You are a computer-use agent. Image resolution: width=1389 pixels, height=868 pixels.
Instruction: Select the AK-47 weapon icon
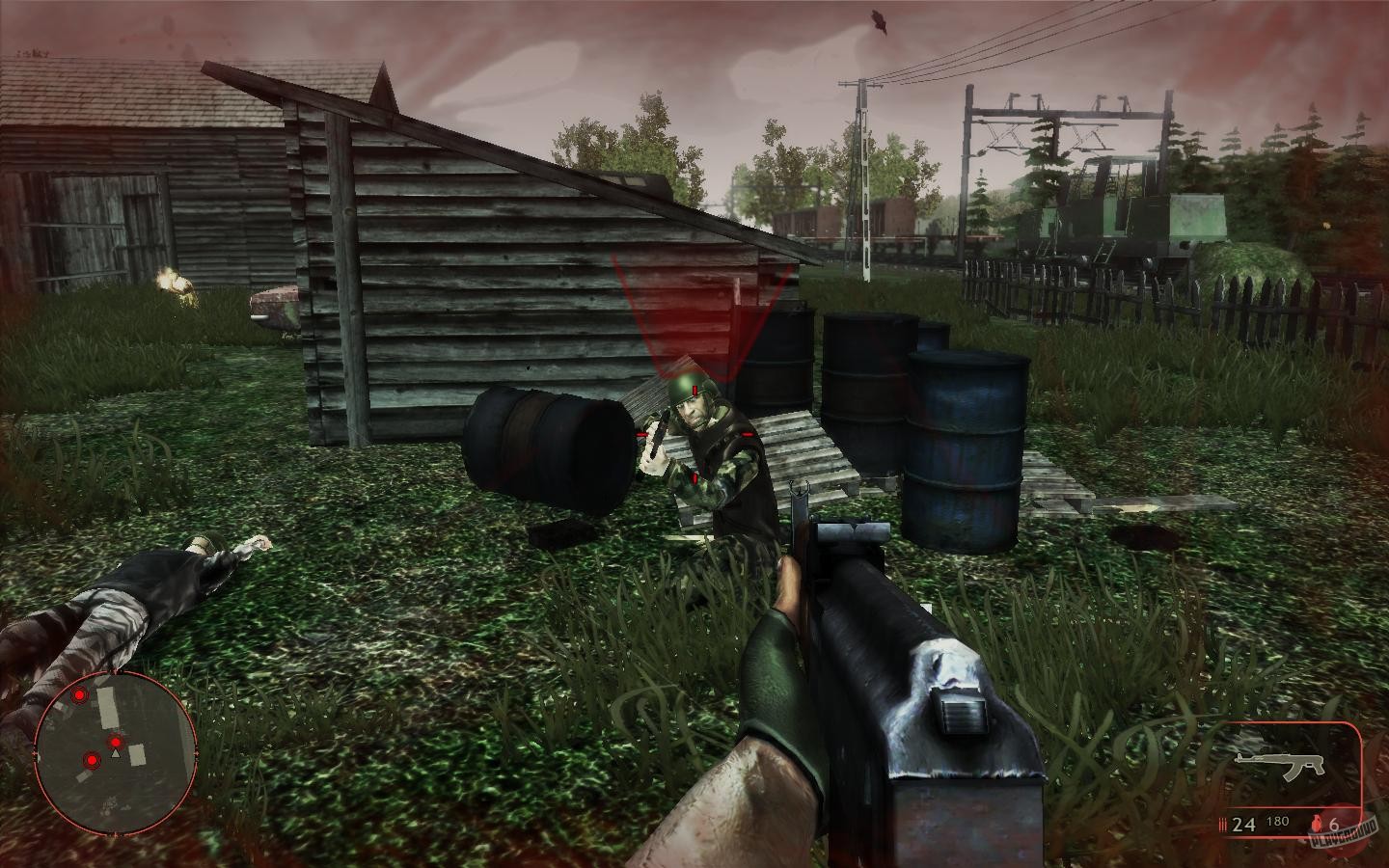(x=1280, y=765)
